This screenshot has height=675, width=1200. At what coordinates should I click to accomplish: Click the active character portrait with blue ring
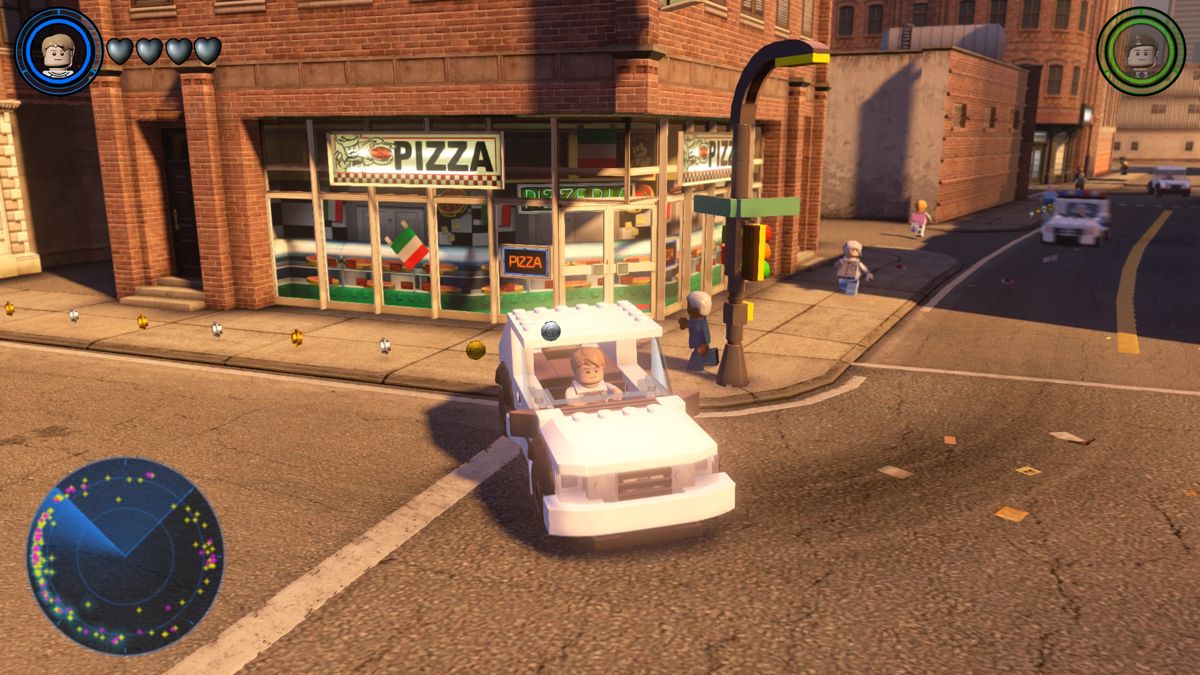[x=59, y=50]
